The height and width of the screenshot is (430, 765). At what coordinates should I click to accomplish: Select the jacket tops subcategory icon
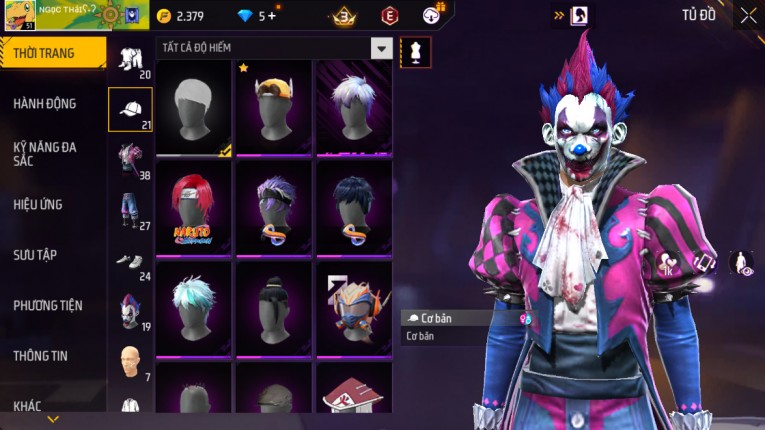130,160
